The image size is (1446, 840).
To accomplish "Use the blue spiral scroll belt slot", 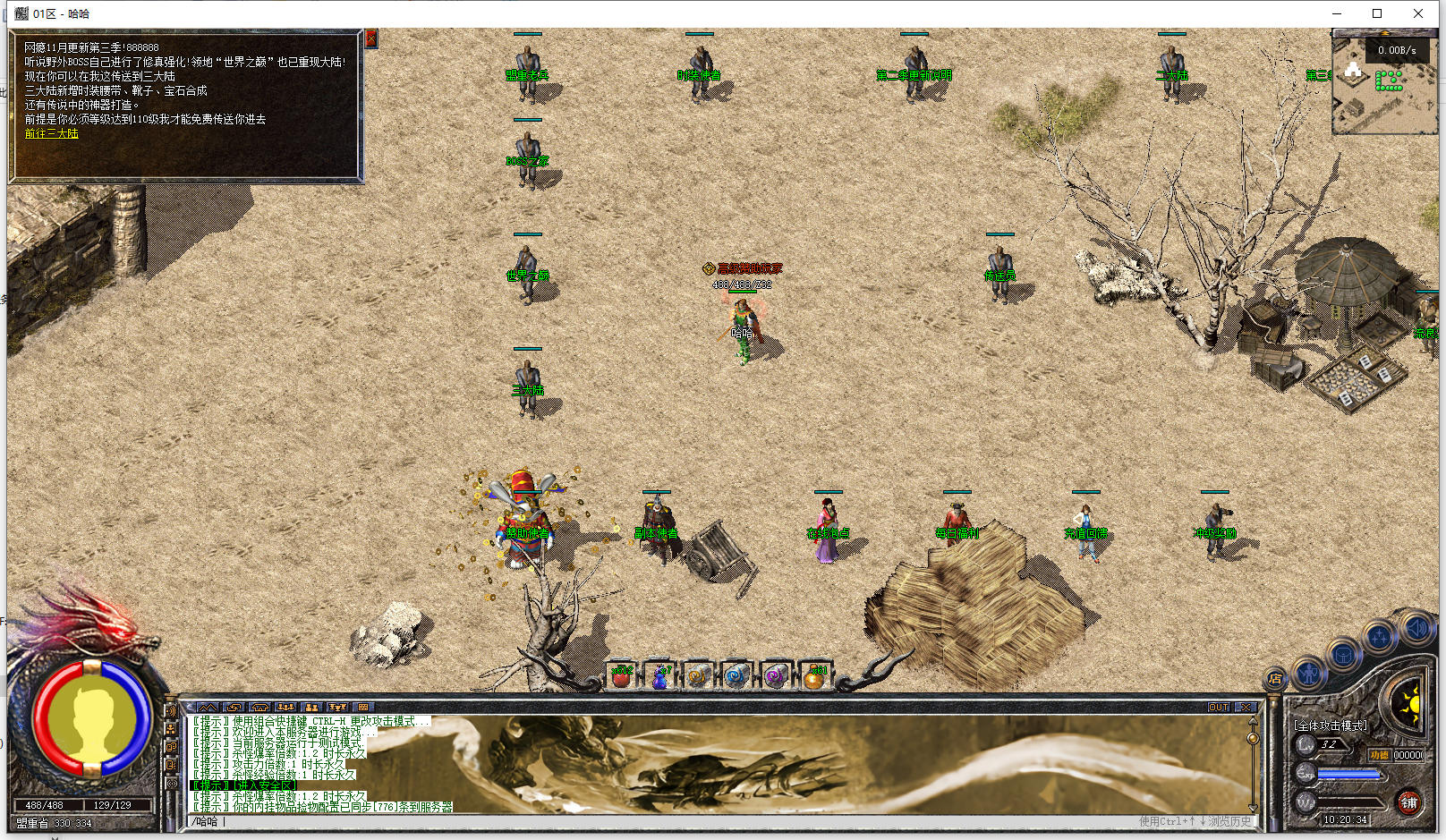I will [x=737, y=676].
